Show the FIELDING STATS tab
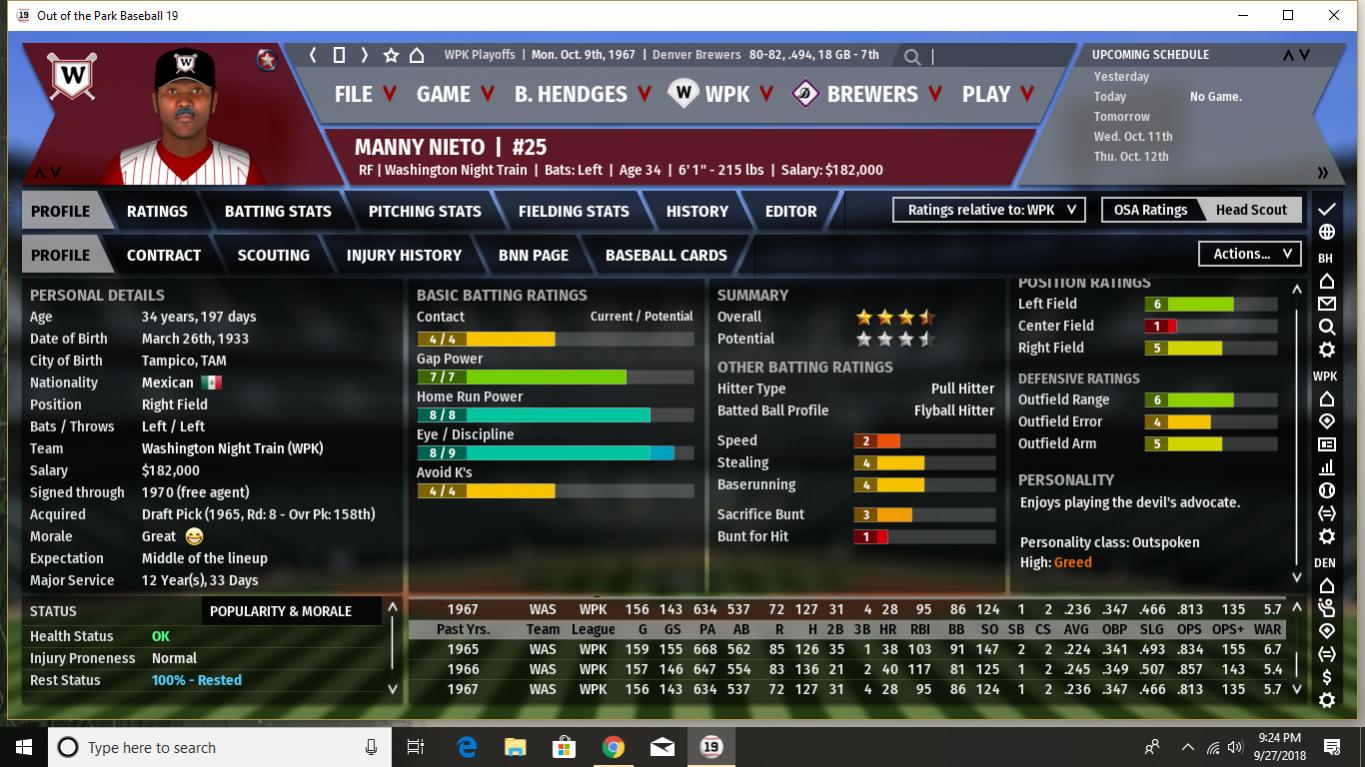The width and height of the screenshot is (1365, 767). (x=573, y=211)
